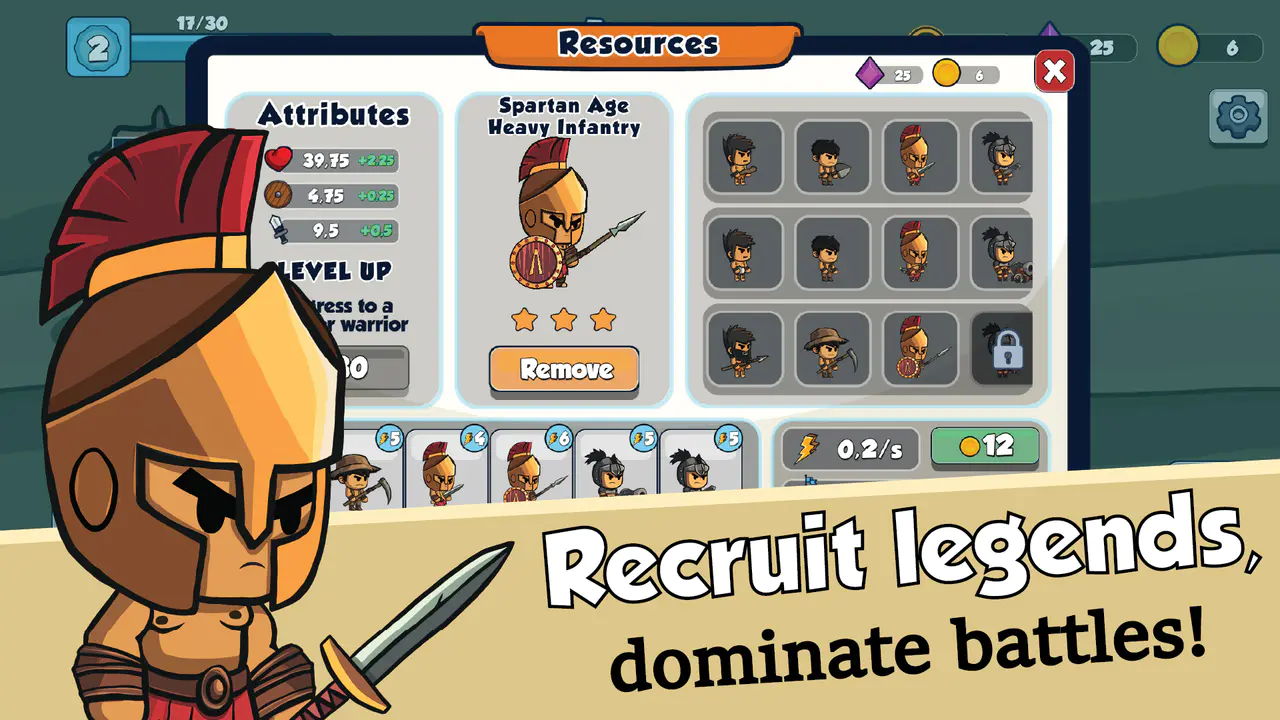Select the unarmed black-haired caveman

[832, 252]
